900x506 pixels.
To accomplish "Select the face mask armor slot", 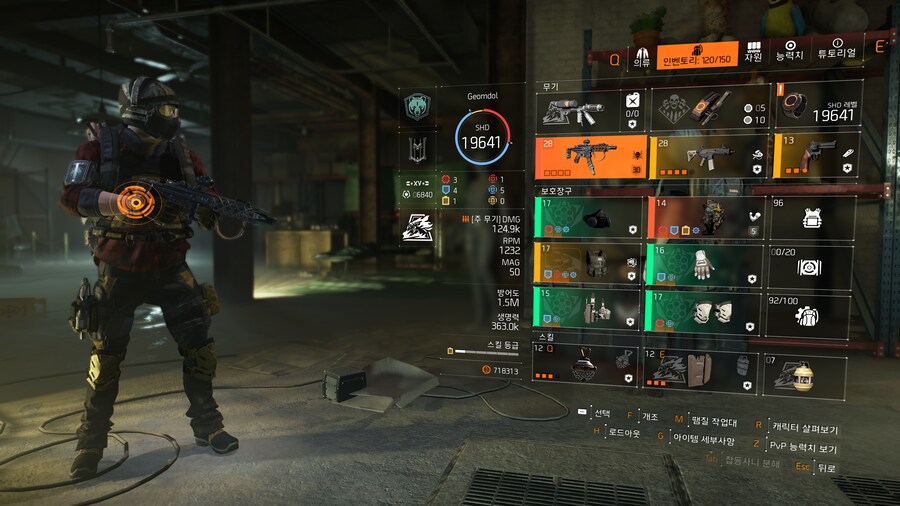I will 590,217.
